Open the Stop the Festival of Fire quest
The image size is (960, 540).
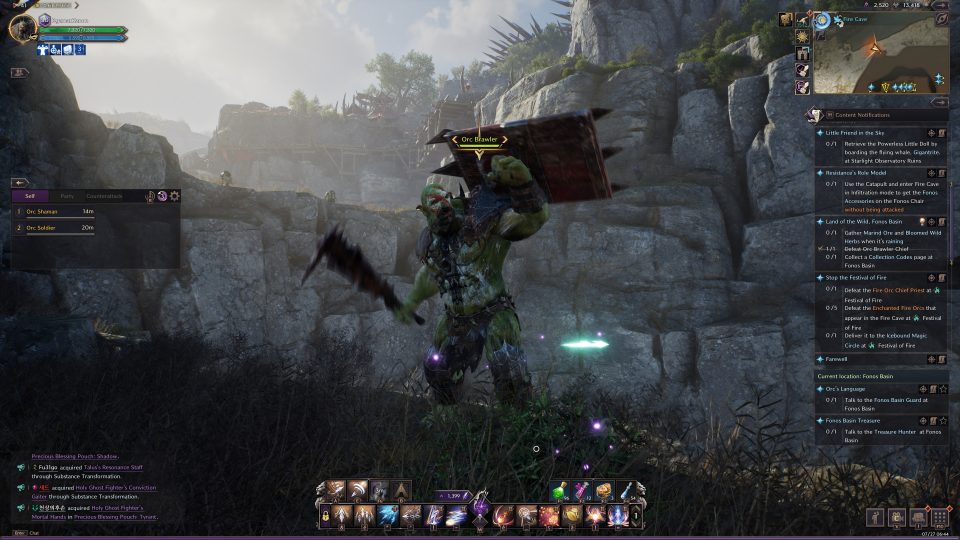click(856, 277)
